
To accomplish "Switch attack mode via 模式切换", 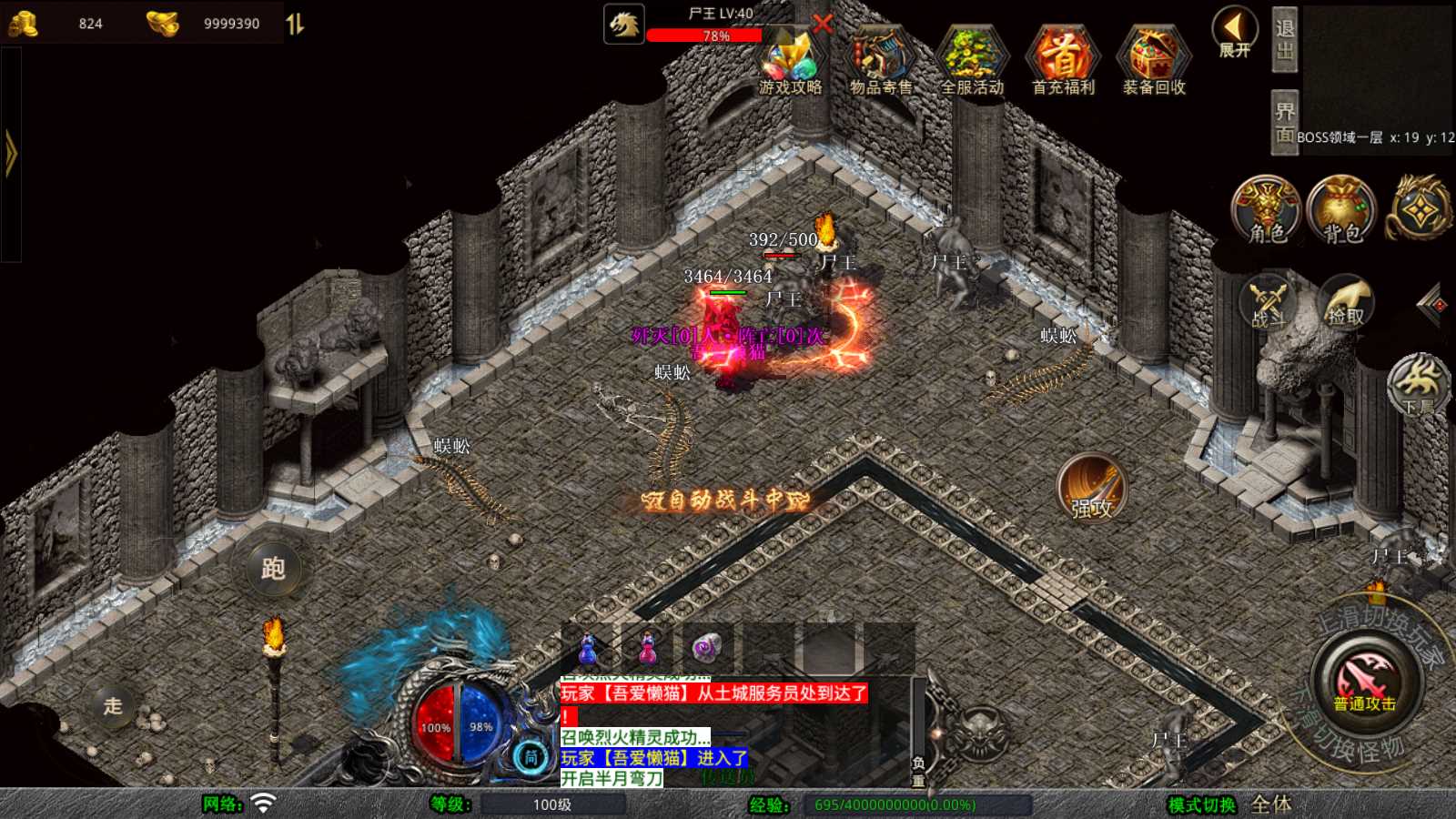I will [x=1202, y=804].
